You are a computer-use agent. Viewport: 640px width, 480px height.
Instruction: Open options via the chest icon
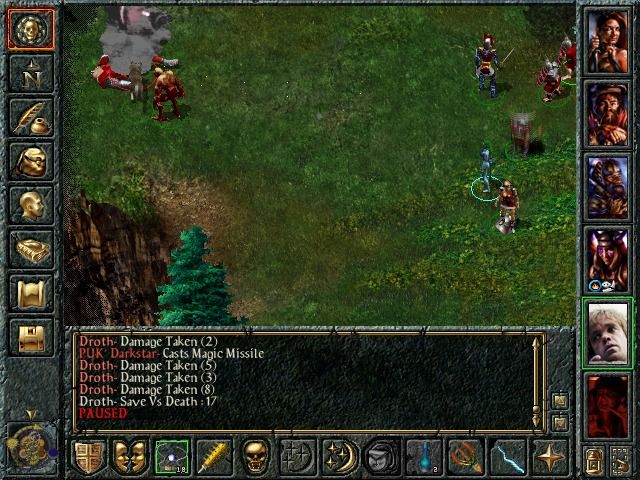(31, 338)
